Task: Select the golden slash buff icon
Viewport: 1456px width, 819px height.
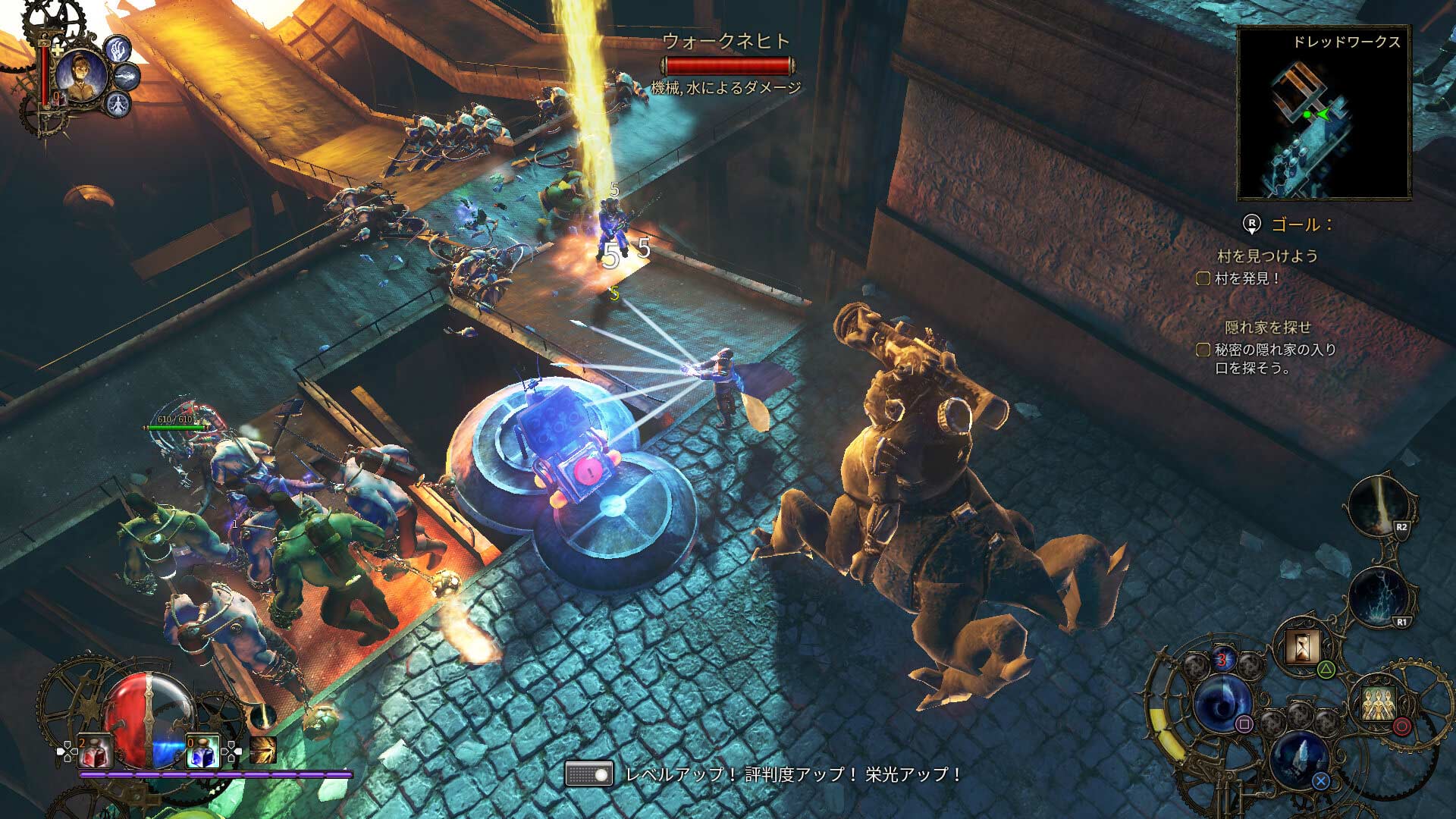Action: (x=263, y=750)
